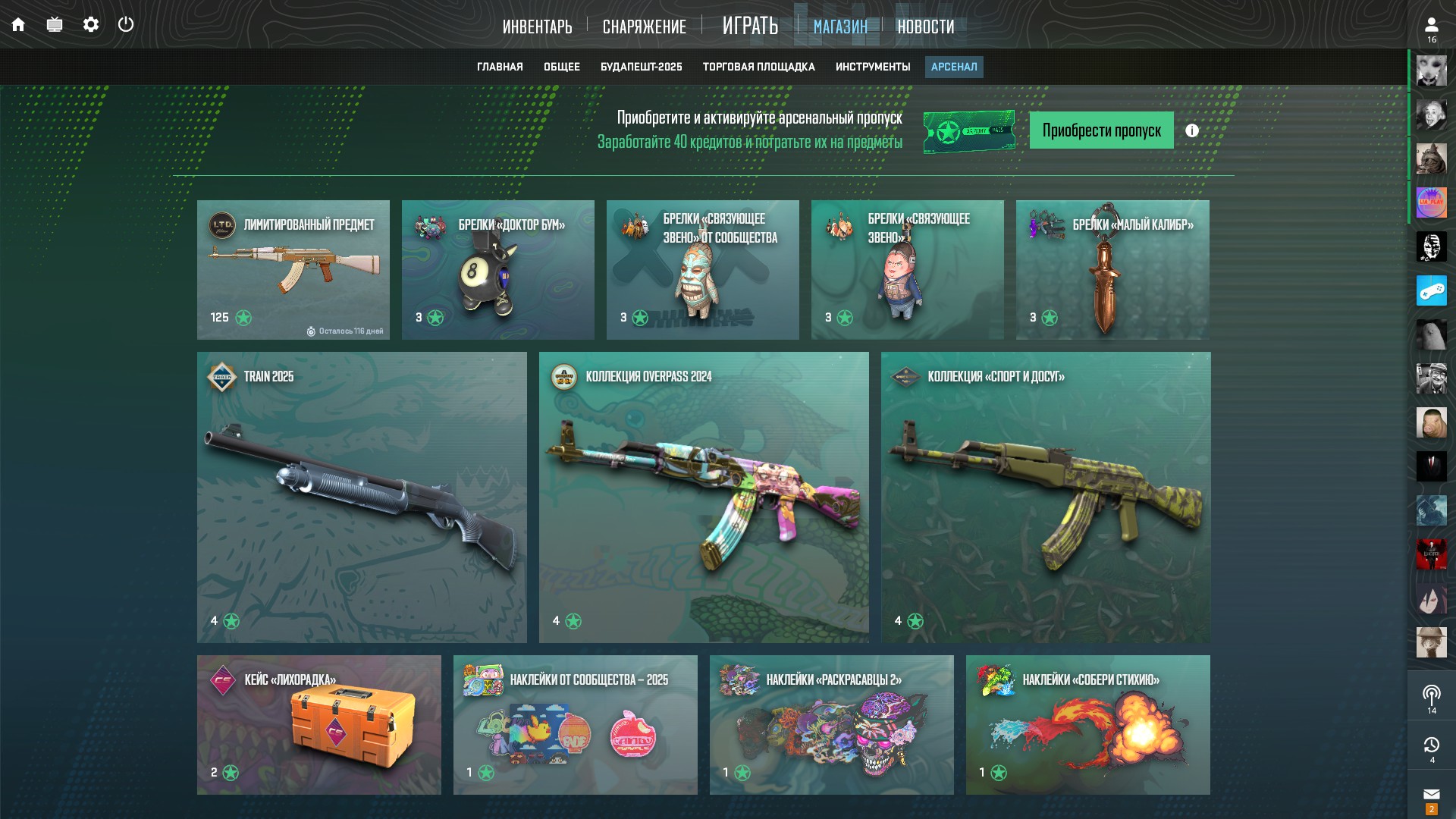Switch to the ТОРГОВАЯ ПЛОЩАДКА tab

pyautogui.click(x=758, y=67)
